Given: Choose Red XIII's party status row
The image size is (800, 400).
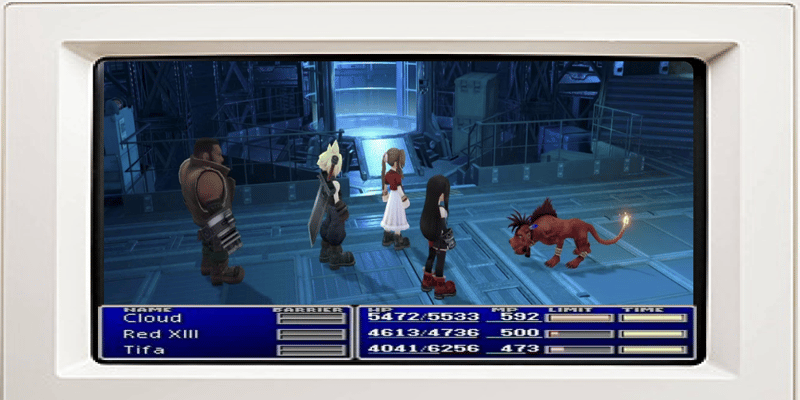Looking at the screenshot, I should (158, 334).
